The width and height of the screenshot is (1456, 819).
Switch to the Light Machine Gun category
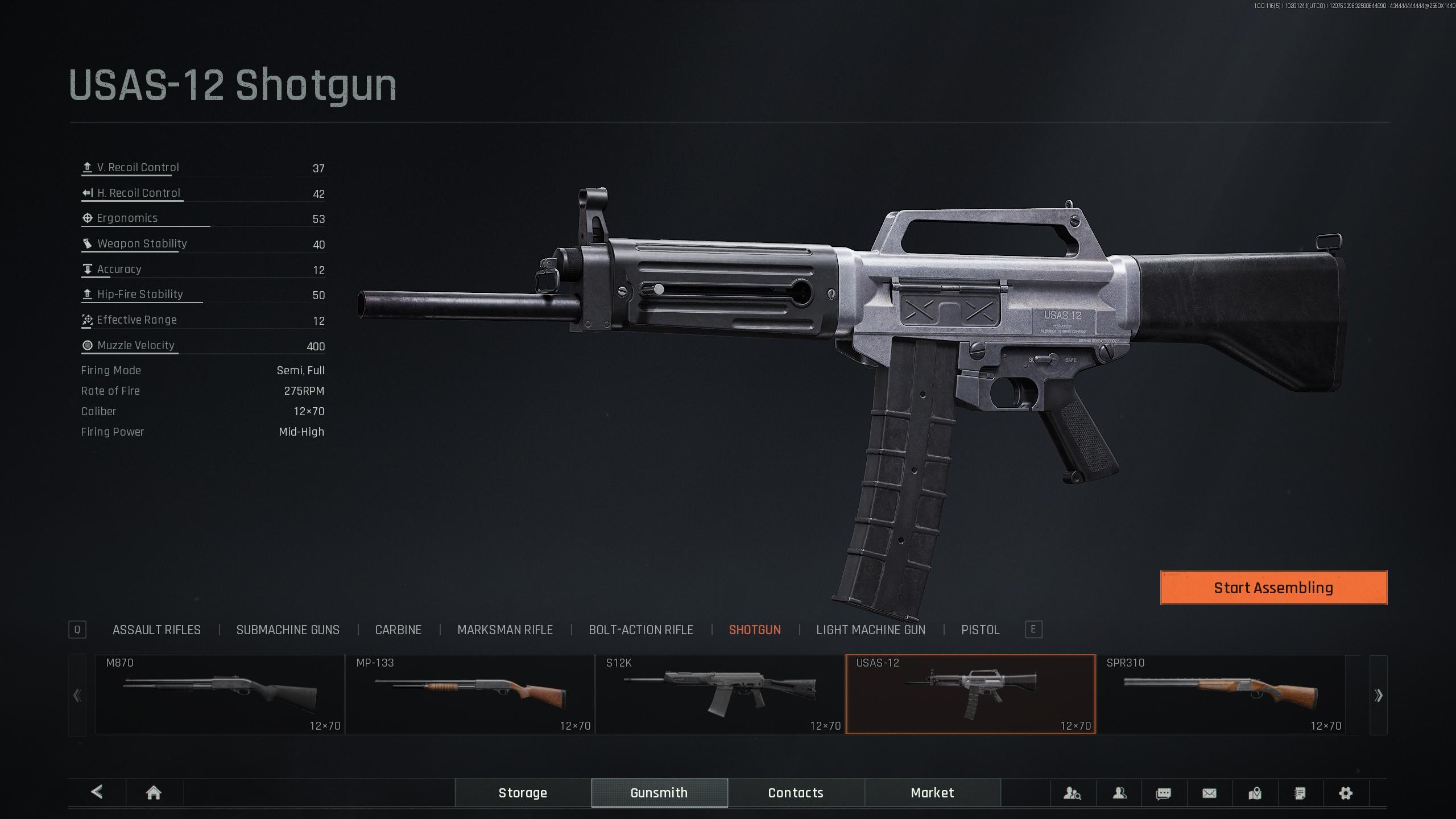(870, 630)
